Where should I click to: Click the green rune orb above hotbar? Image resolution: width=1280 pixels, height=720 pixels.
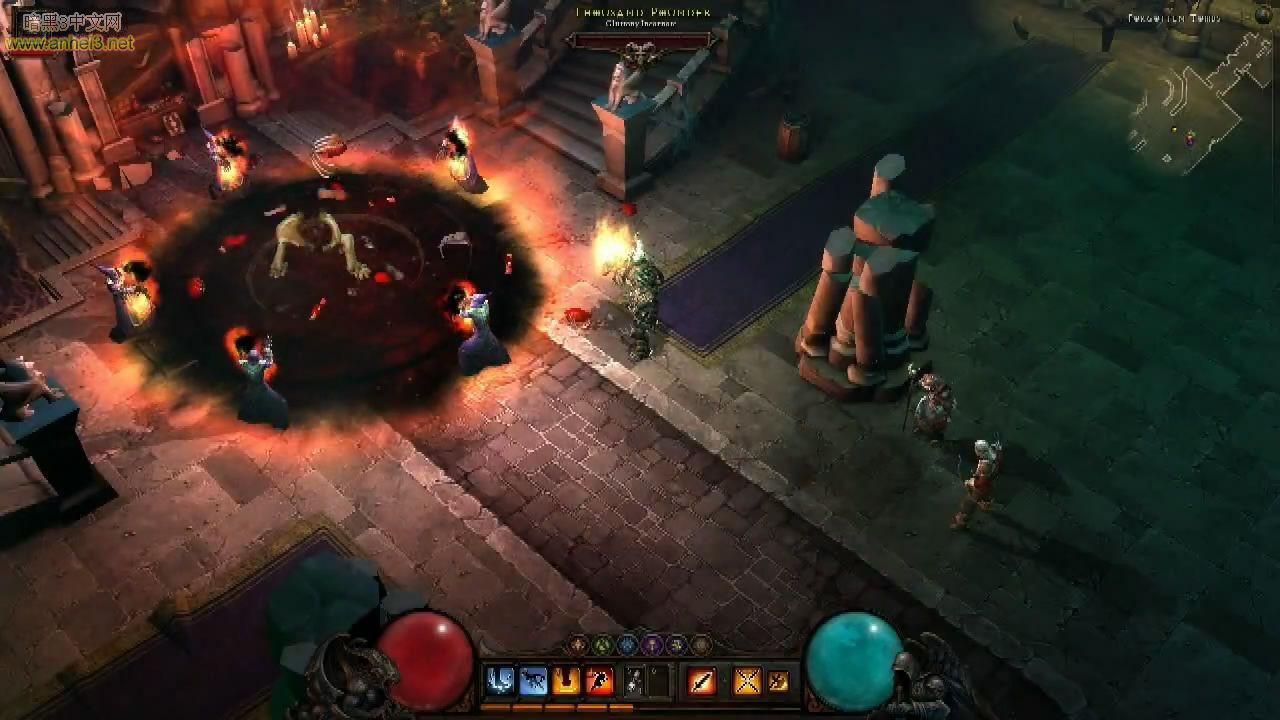[603, 645]
